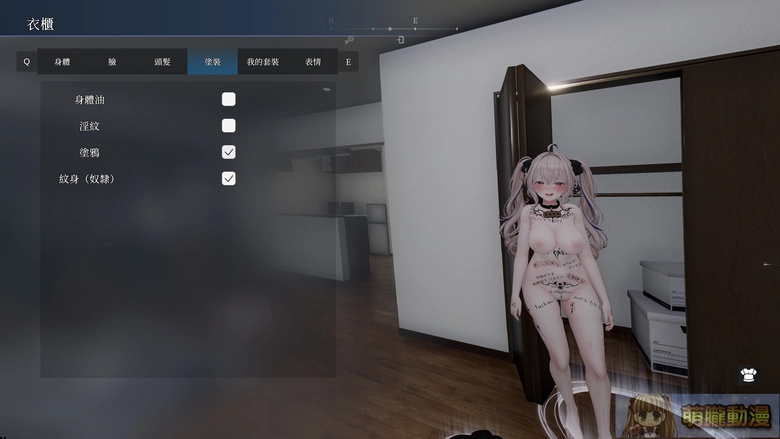Screen dimensions: 780x439
Task: Toggle the 淫紋 checkbox
Action: [229, 126]
